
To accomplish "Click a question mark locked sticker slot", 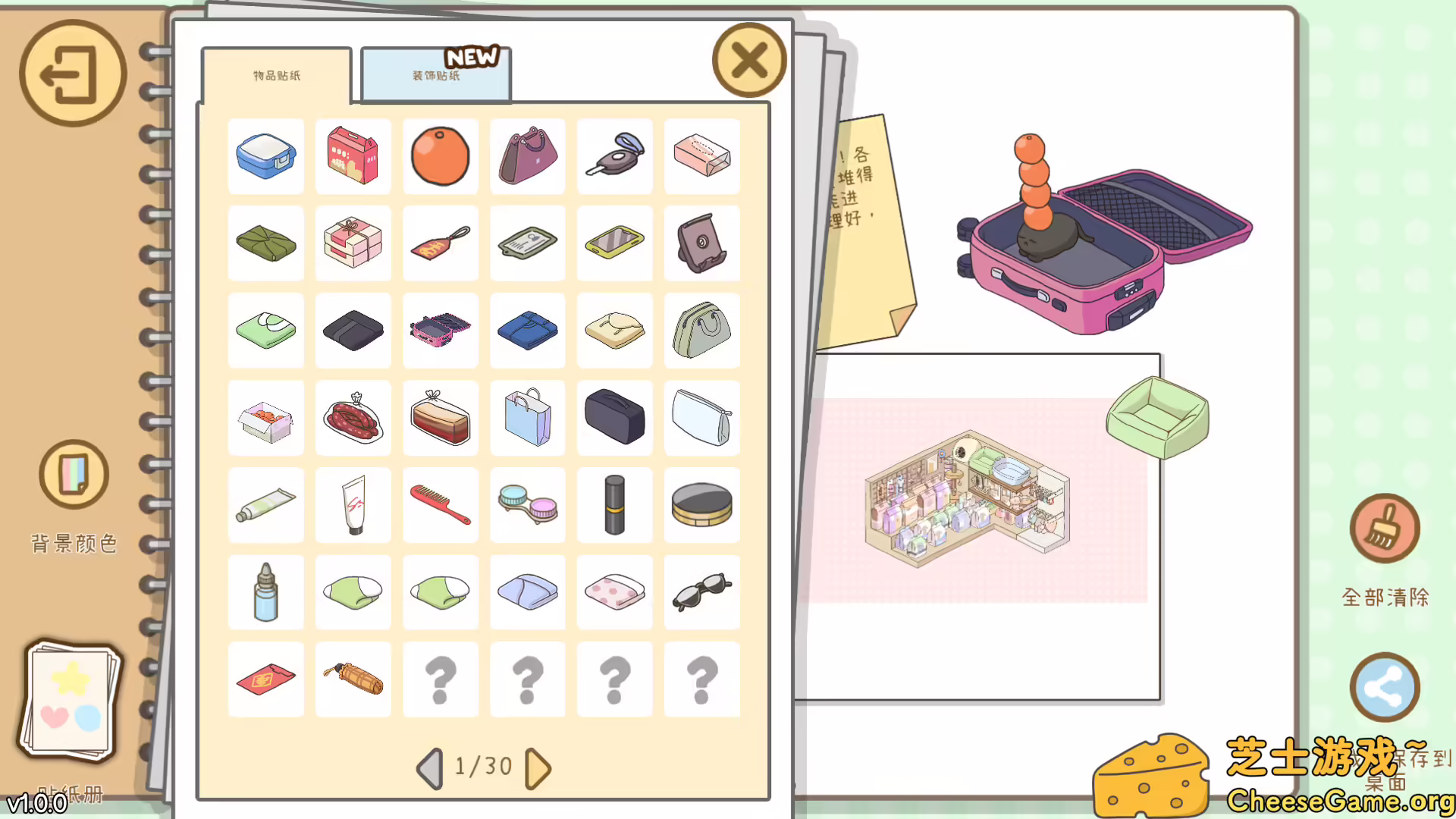I will (440, 679).
